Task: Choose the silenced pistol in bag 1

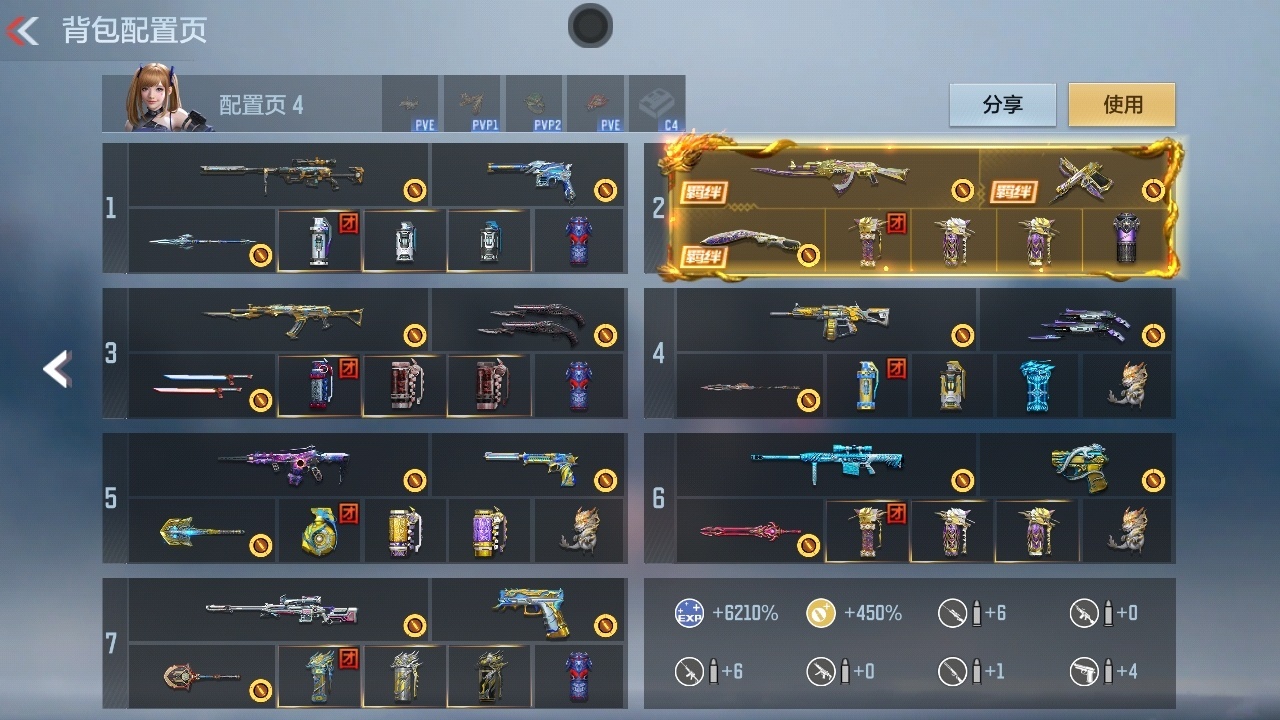Action: (x=527, y=176)
